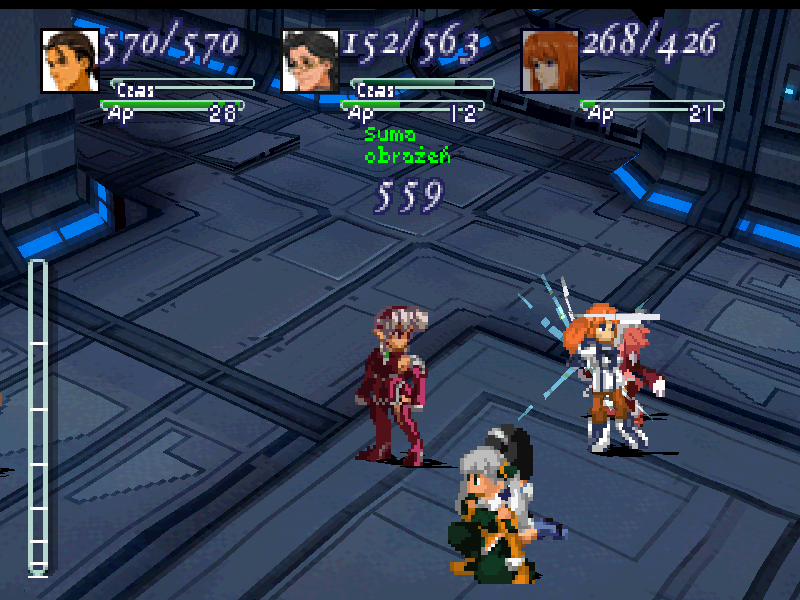The image size is (800, 600).
Task: Select the orange-haired woman's party portrait
Action: click(550, 61)
